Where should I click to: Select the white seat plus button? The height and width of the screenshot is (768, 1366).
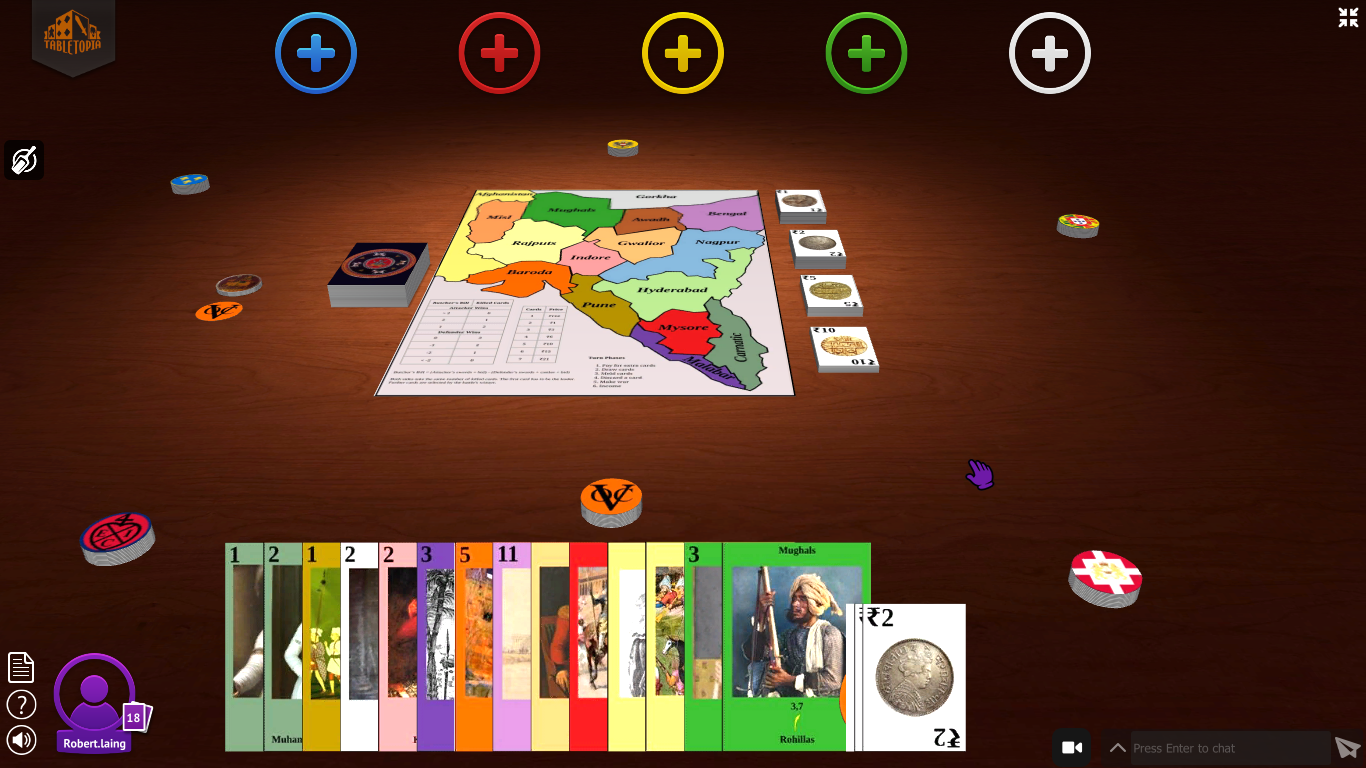click(x=1050, y=53)
